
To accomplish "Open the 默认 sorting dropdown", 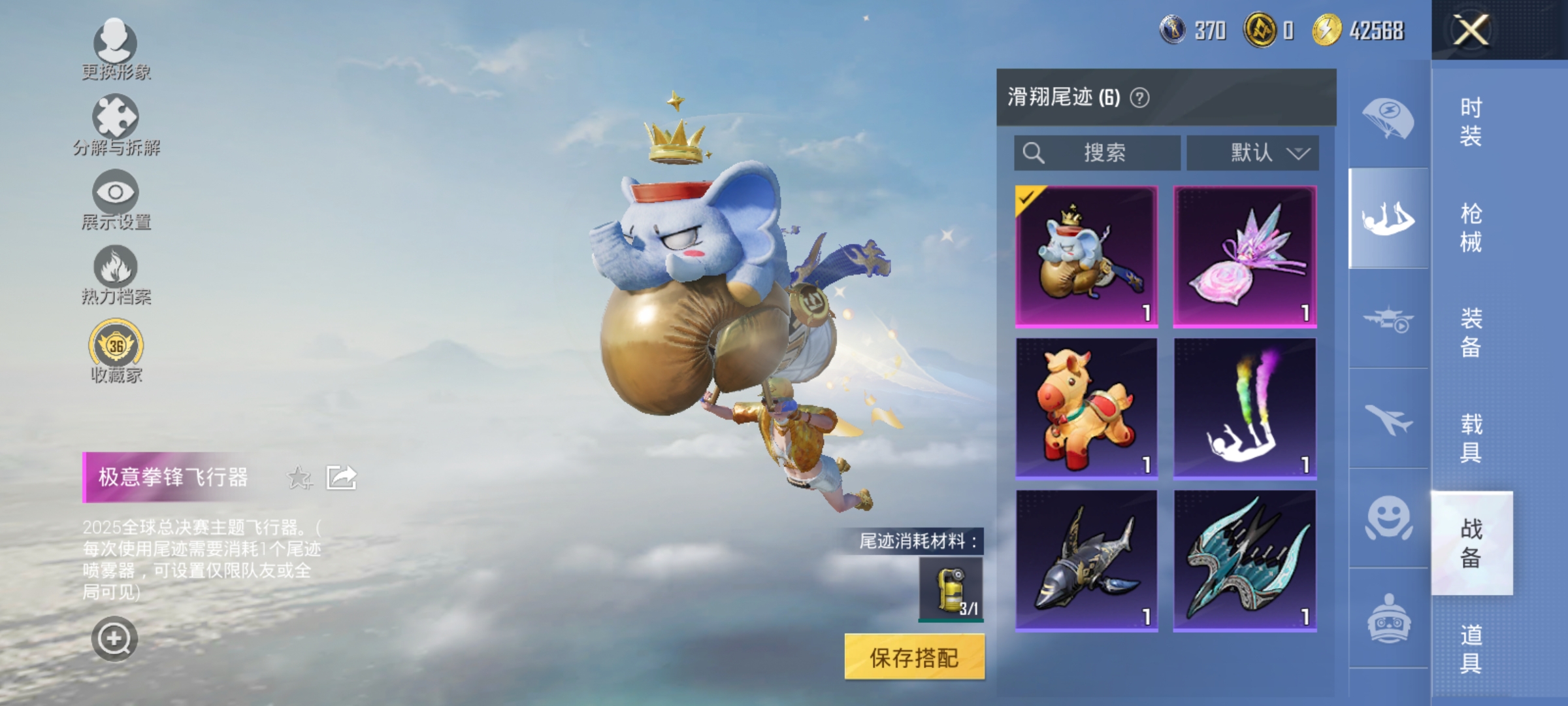I will click(x=1252, y=153).
